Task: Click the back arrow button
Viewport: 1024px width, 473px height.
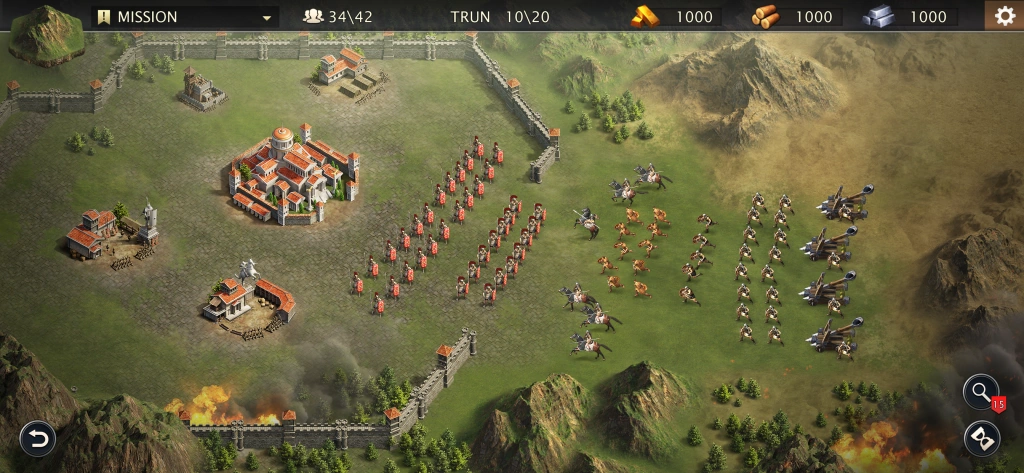Action: 38,439
